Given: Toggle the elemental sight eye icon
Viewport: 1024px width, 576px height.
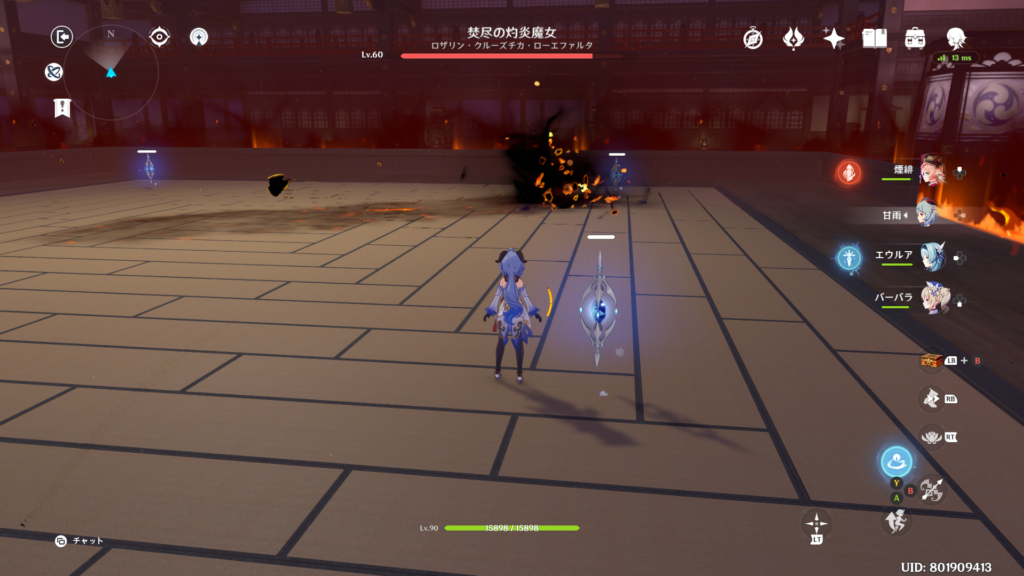Looking at the screenshot, I should tap(159, 37).
